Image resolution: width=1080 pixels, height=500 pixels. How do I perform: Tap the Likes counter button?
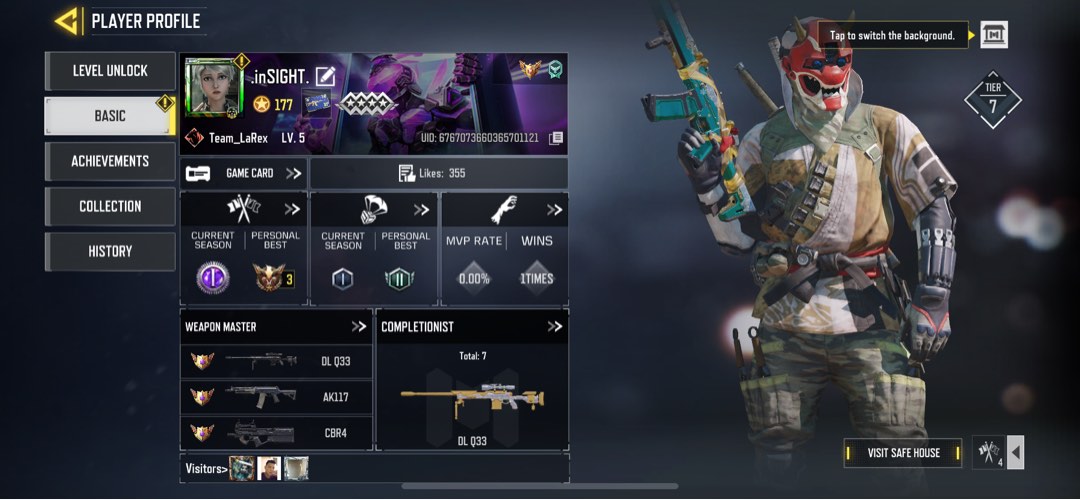coord(439,173)
